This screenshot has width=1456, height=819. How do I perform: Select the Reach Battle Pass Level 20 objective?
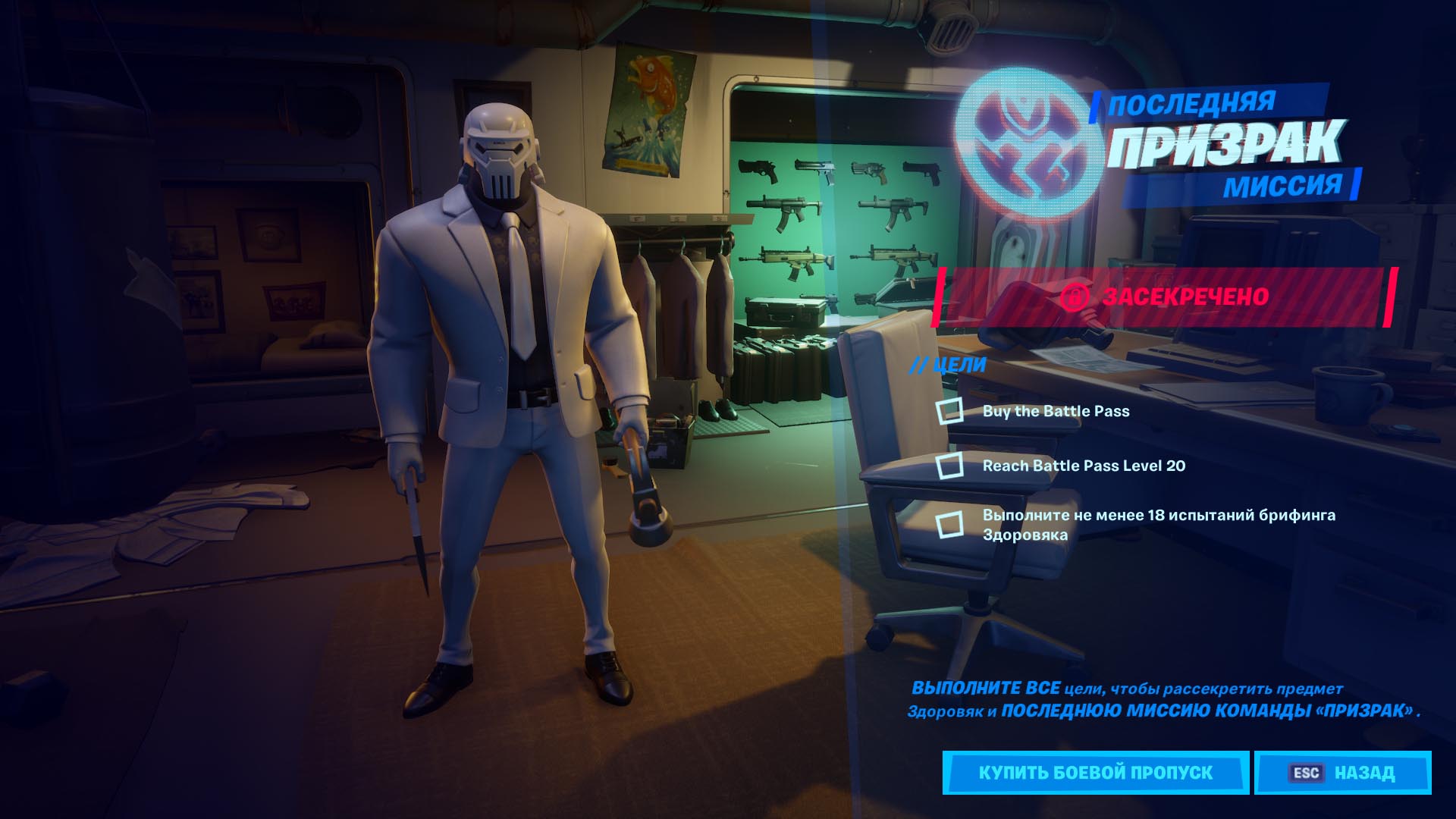pos(1083,466)
